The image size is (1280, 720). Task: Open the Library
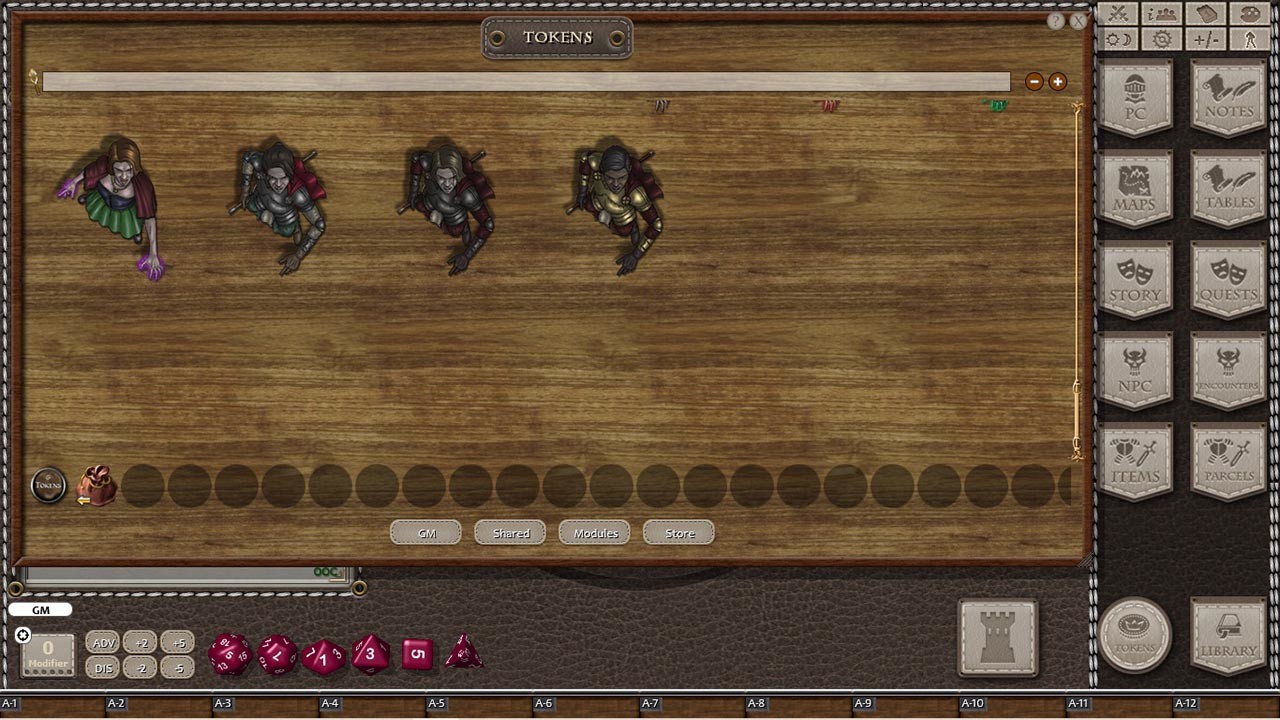(x=1227, y=635)
